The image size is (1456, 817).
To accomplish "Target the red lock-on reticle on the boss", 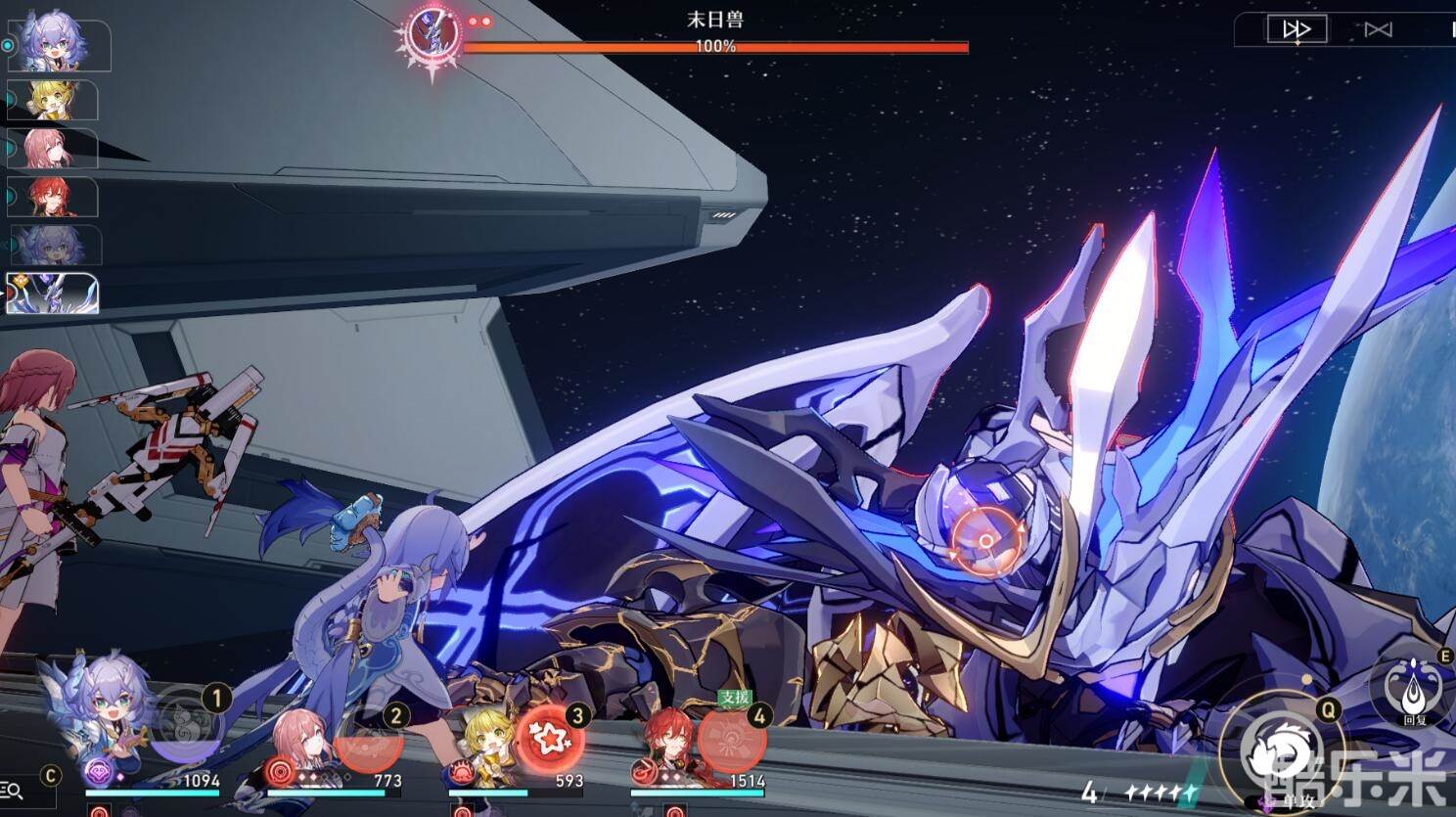I will pyautogui.click(x=985, y=540).
